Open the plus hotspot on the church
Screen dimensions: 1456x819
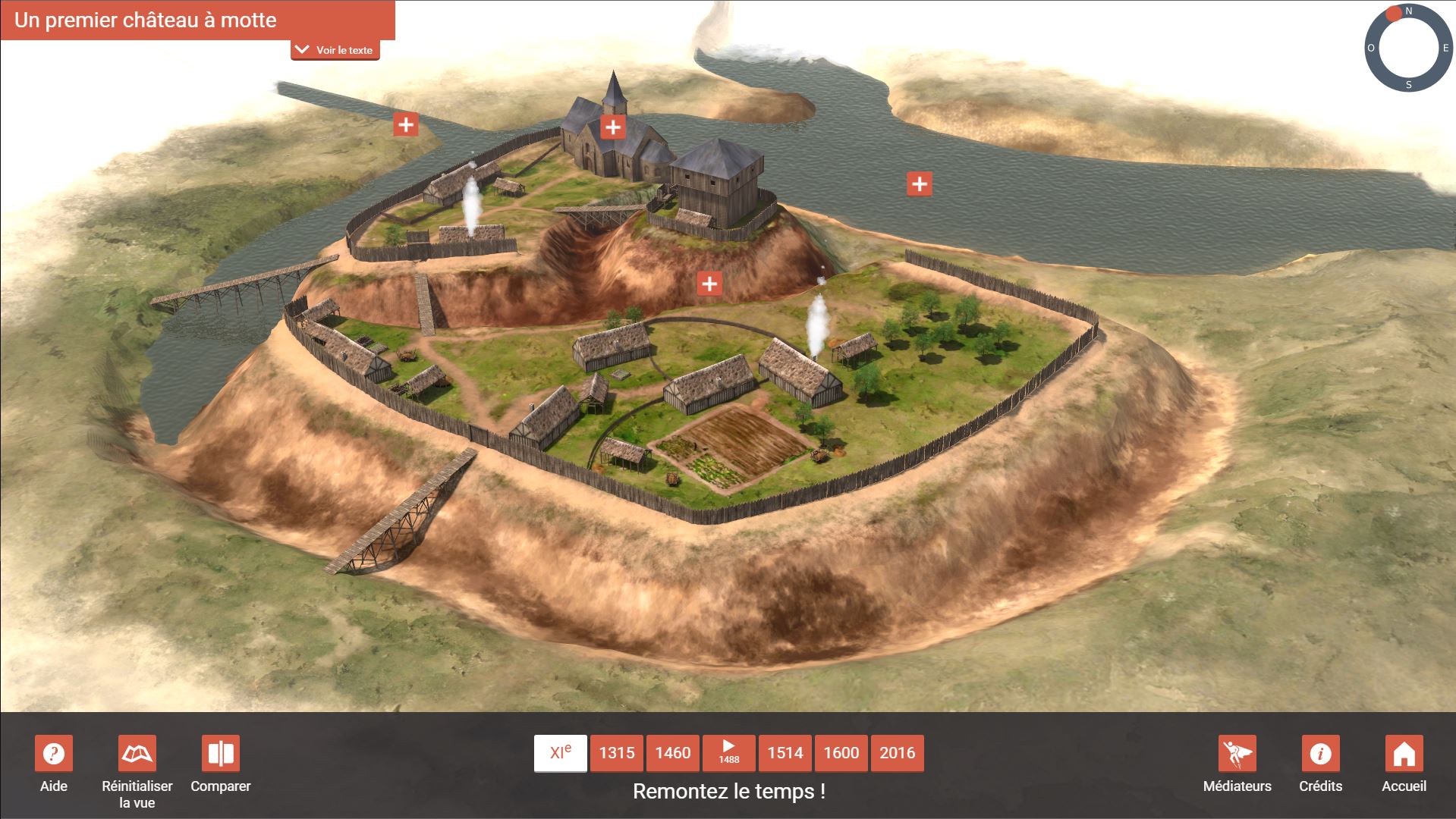click(x=613, y=127)
